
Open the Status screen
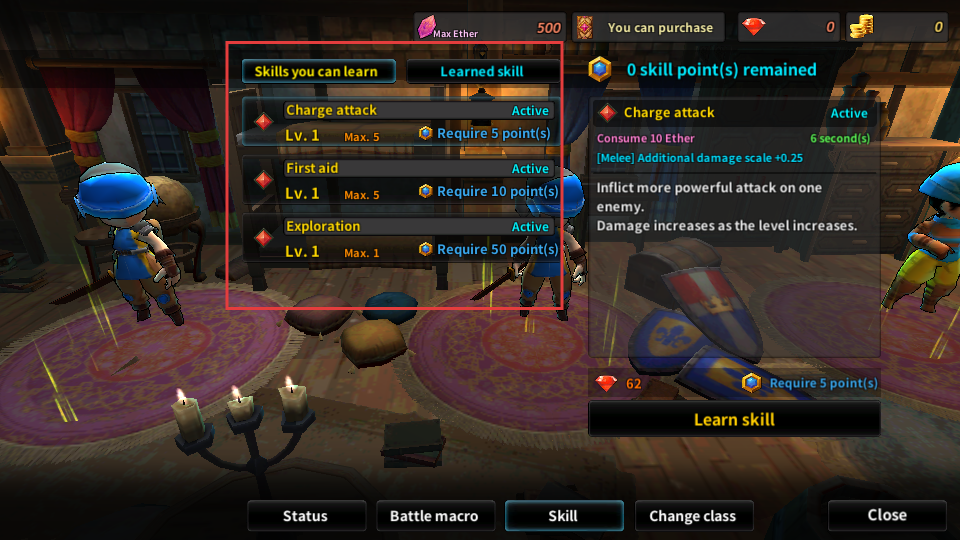pos(305,516)
